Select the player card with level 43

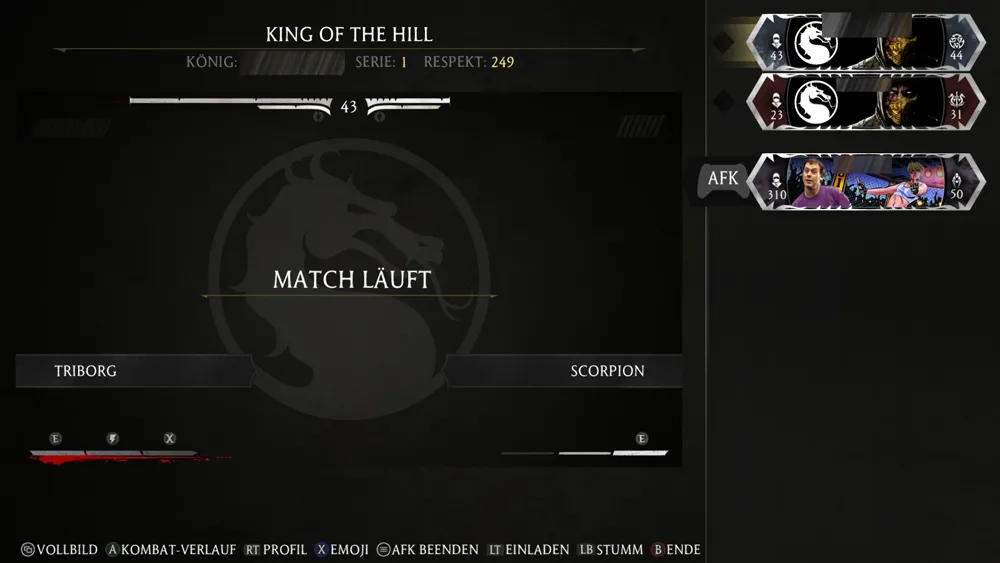tap(866, 41)
